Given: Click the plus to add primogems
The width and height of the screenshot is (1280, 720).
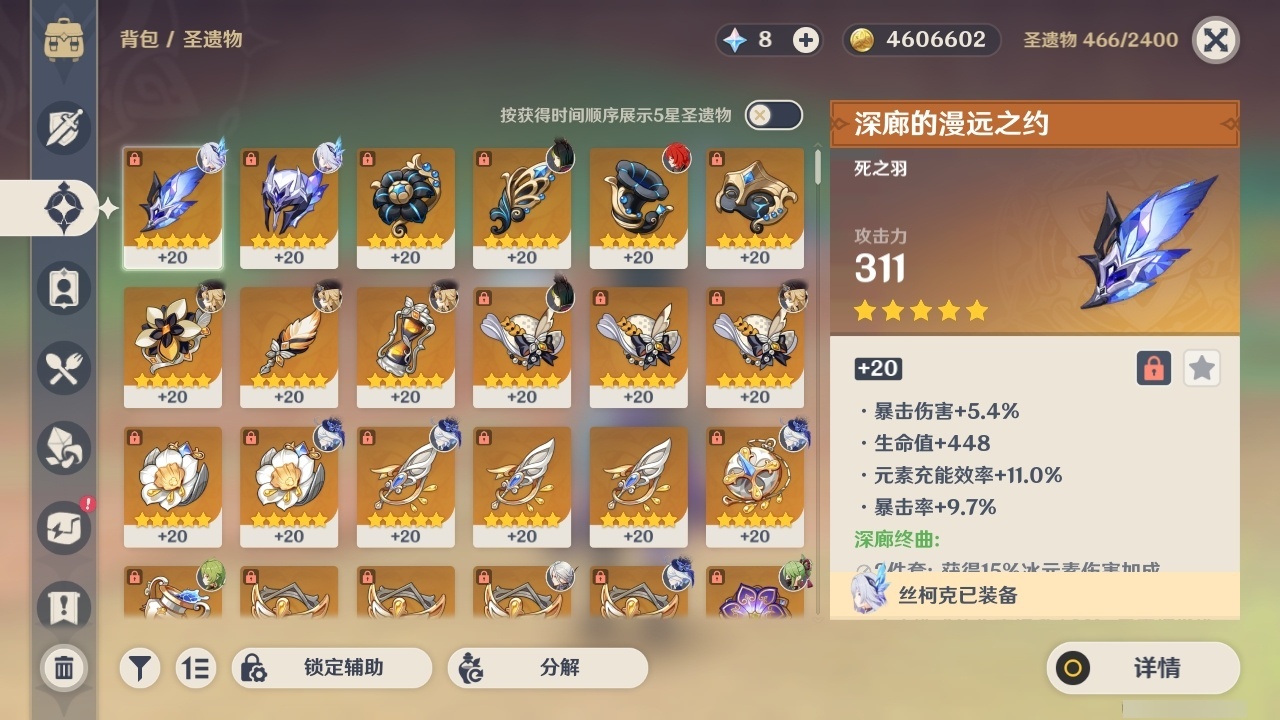Looking at the screenshot, I should [804, 40].
